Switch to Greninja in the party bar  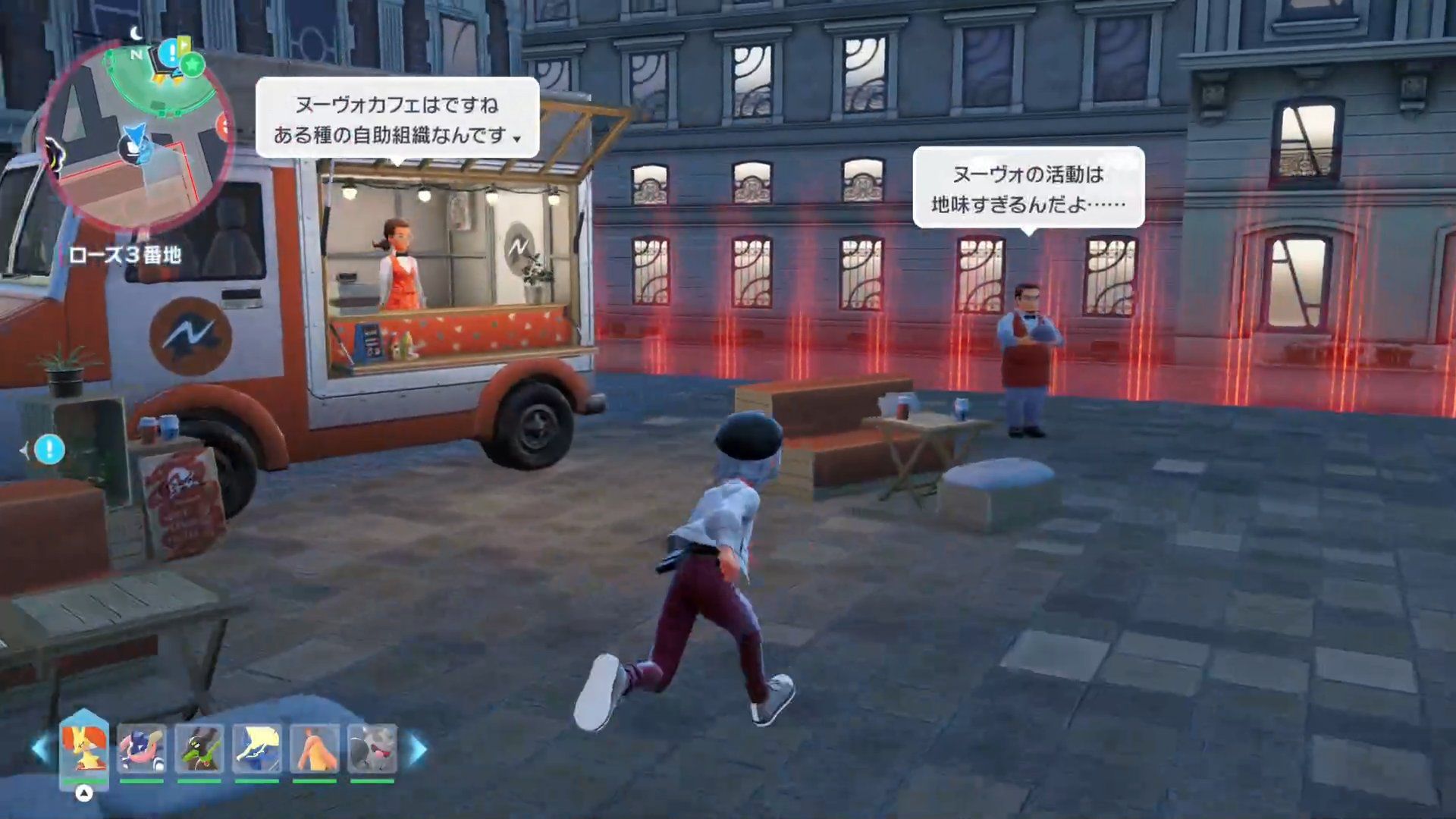point(142,749)
